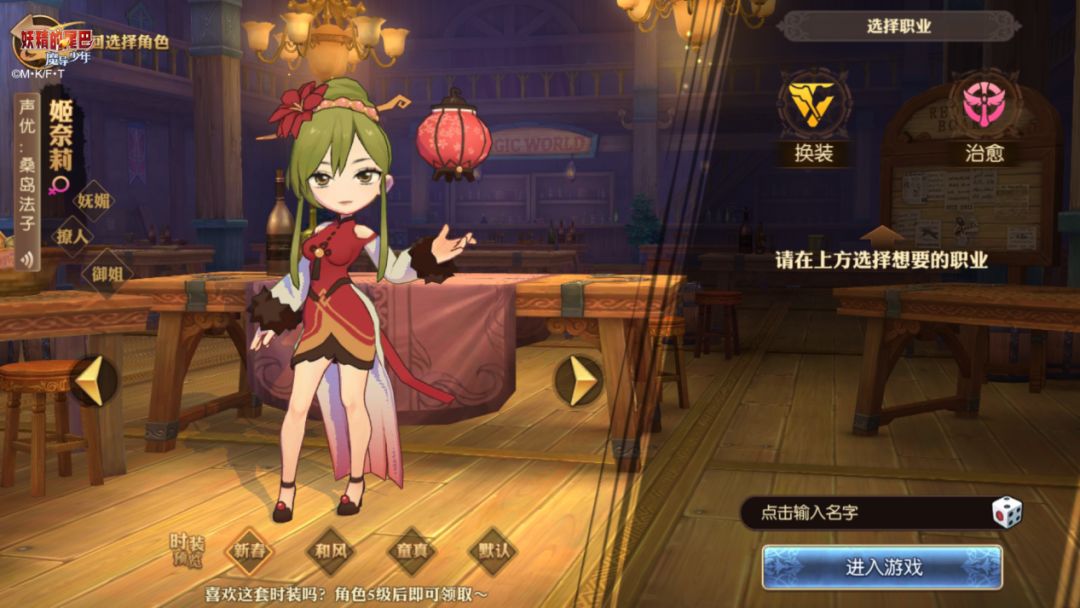
Task: Roll the dice for a random name
Action: coord(1007,513)
